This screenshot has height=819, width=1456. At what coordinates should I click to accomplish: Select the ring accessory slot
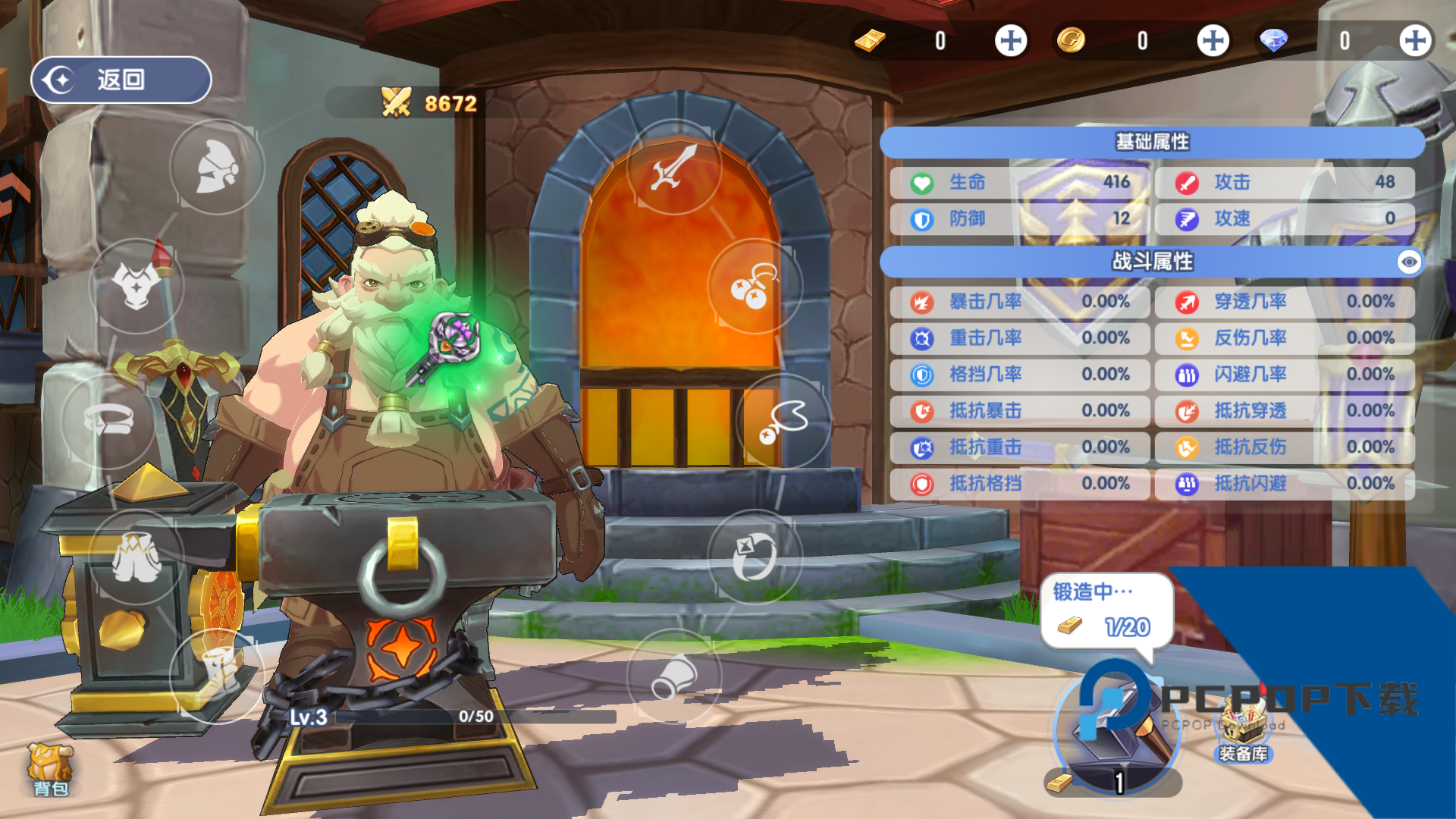point(755,557)
